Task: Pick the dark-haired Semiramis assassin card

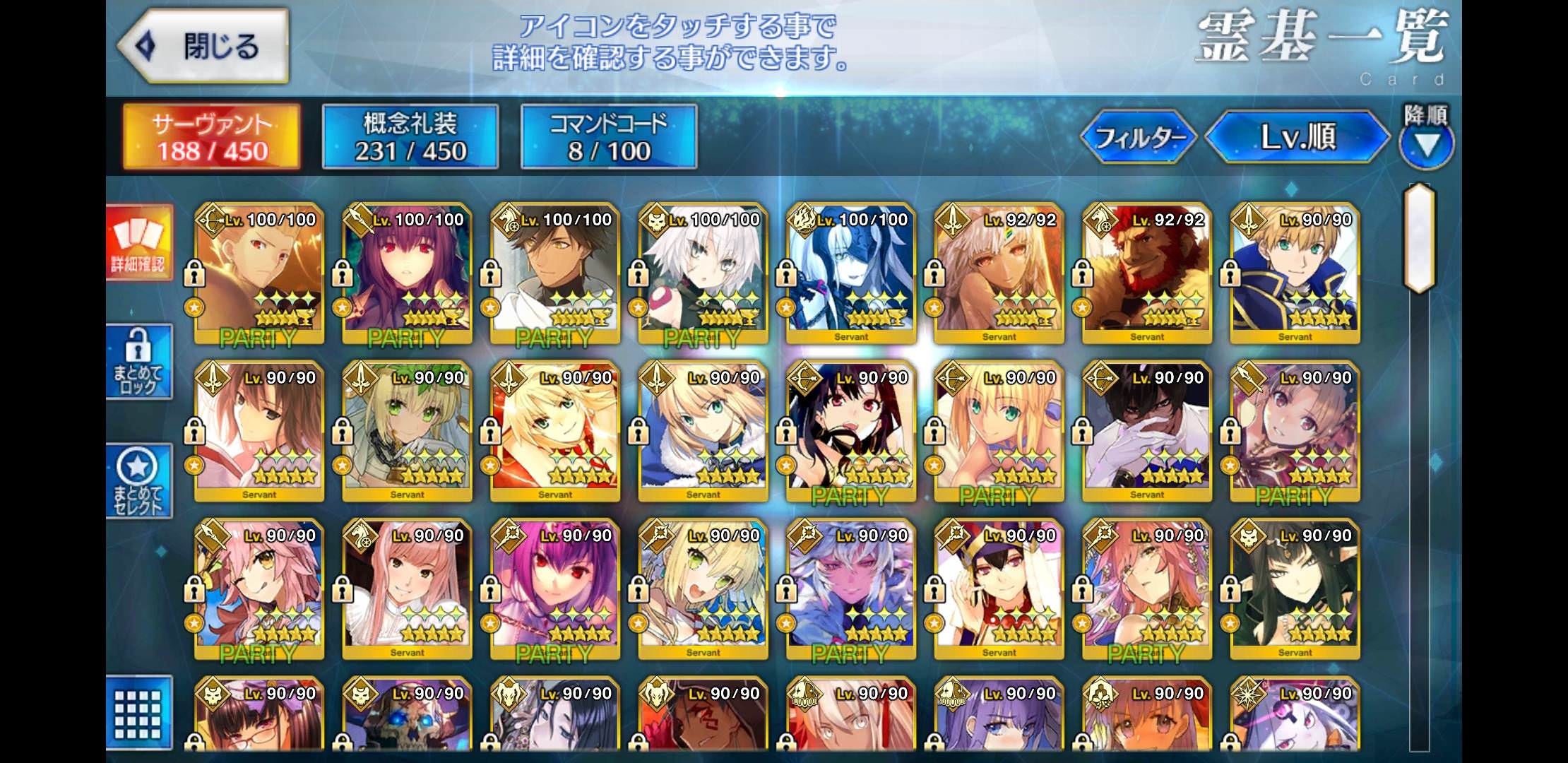Action: point(1295,590)
